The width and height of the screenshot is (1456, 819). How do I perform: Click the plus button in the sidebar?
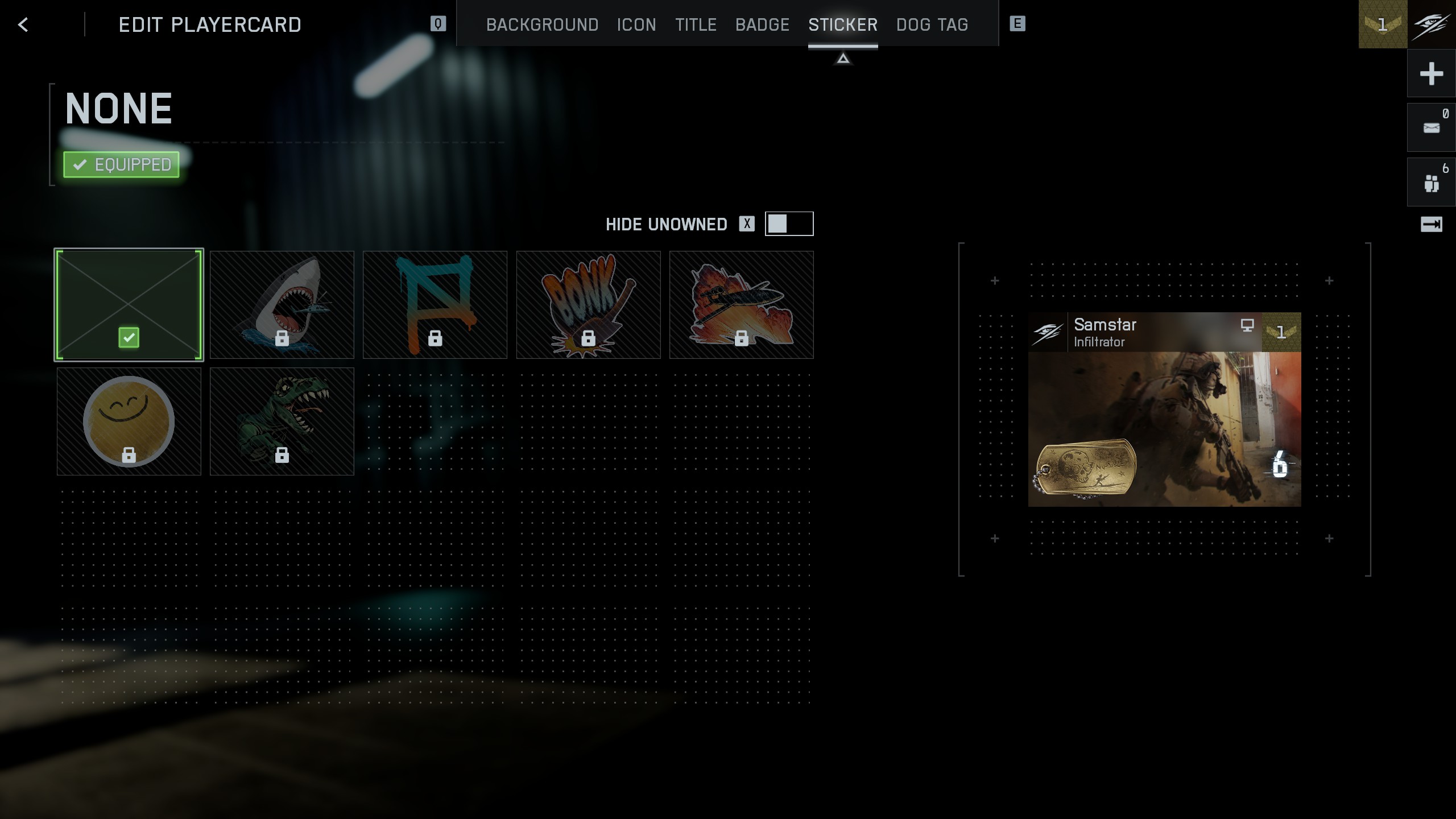(1431, 73)
